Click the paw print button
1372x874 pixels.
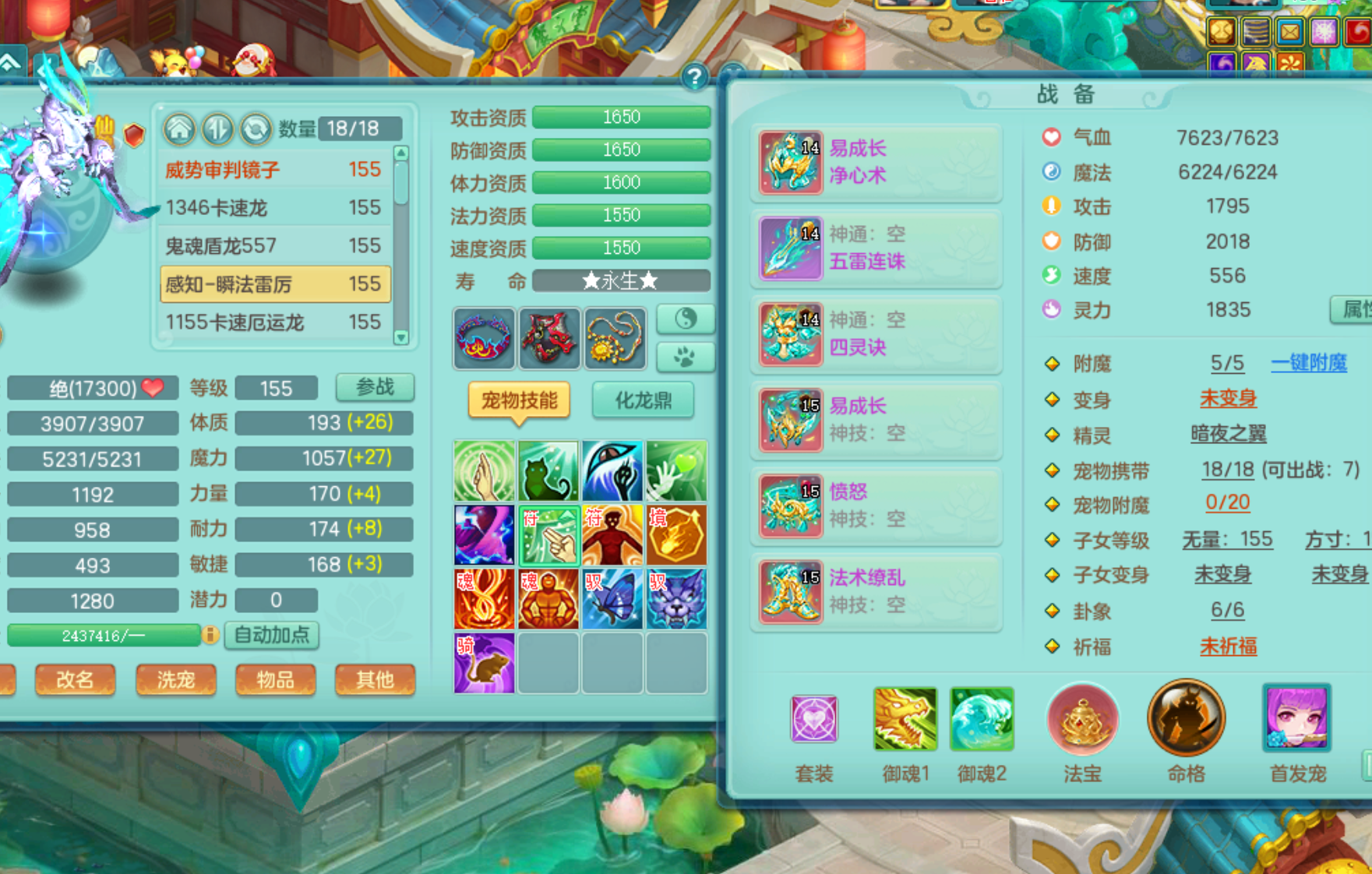click(x=685, y=357)
